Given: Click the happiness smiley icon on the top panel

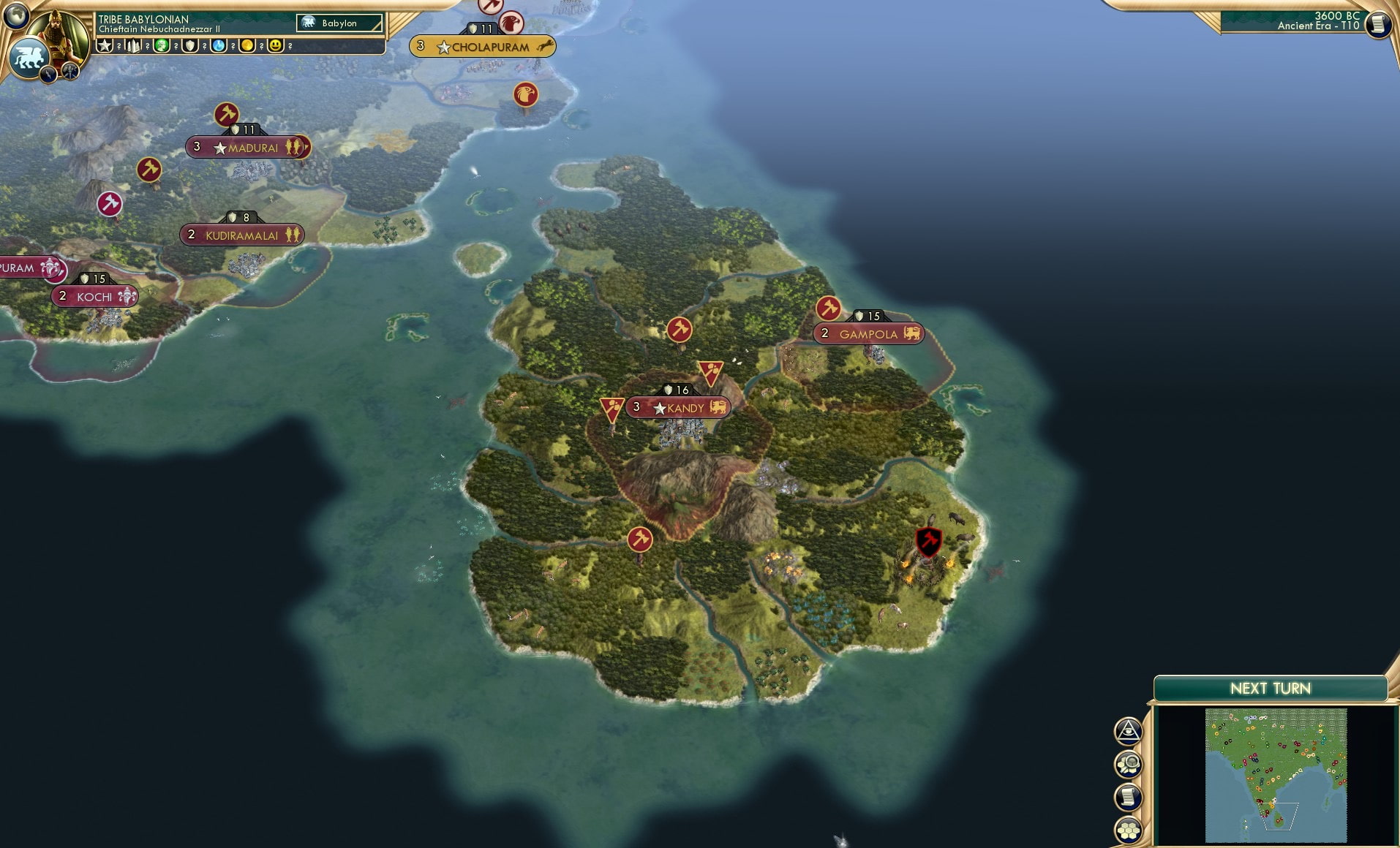Looking at the screenshot, I should pos(276,45).
